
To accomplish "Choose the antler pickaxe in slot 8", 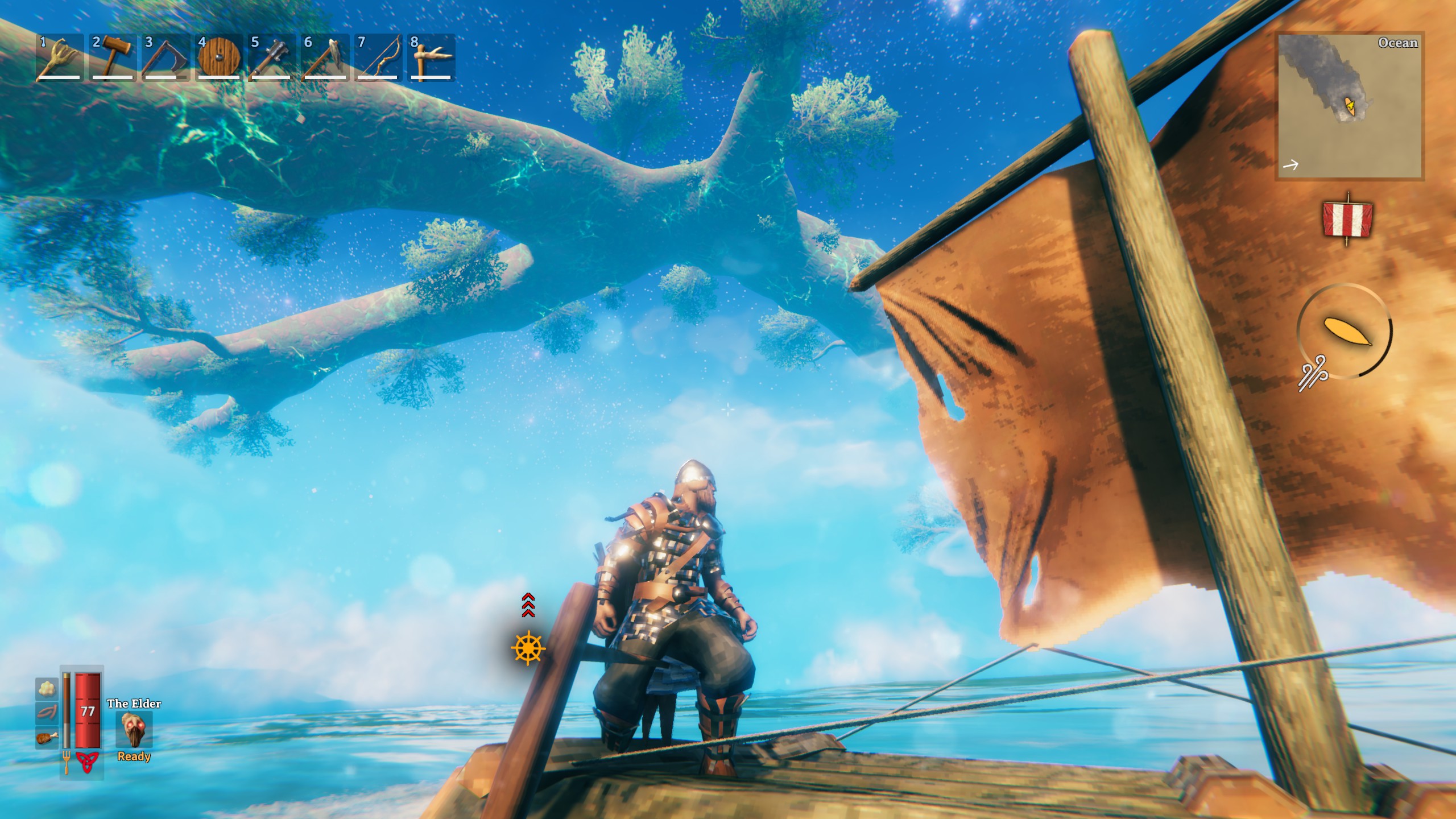I will coord(431,57).
